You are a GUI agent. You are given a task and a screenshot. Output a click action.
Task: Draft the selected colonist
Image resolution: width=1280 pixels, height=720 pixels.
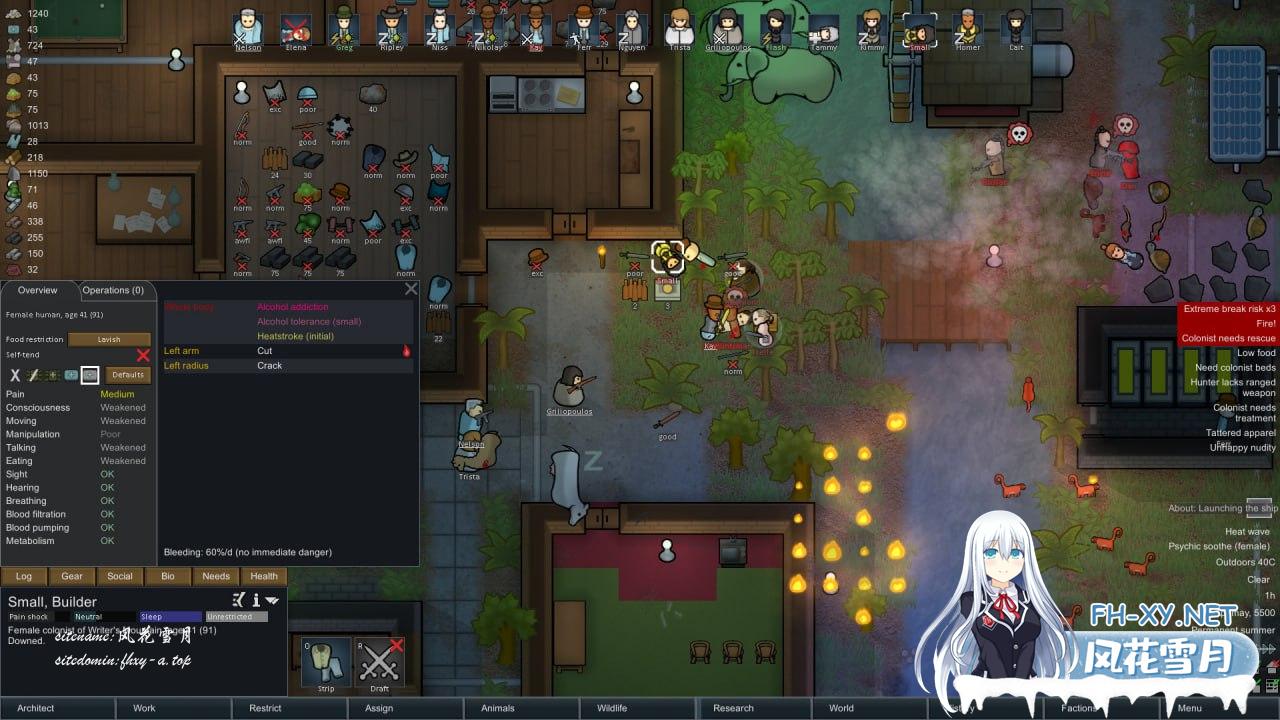click(379, 663)
